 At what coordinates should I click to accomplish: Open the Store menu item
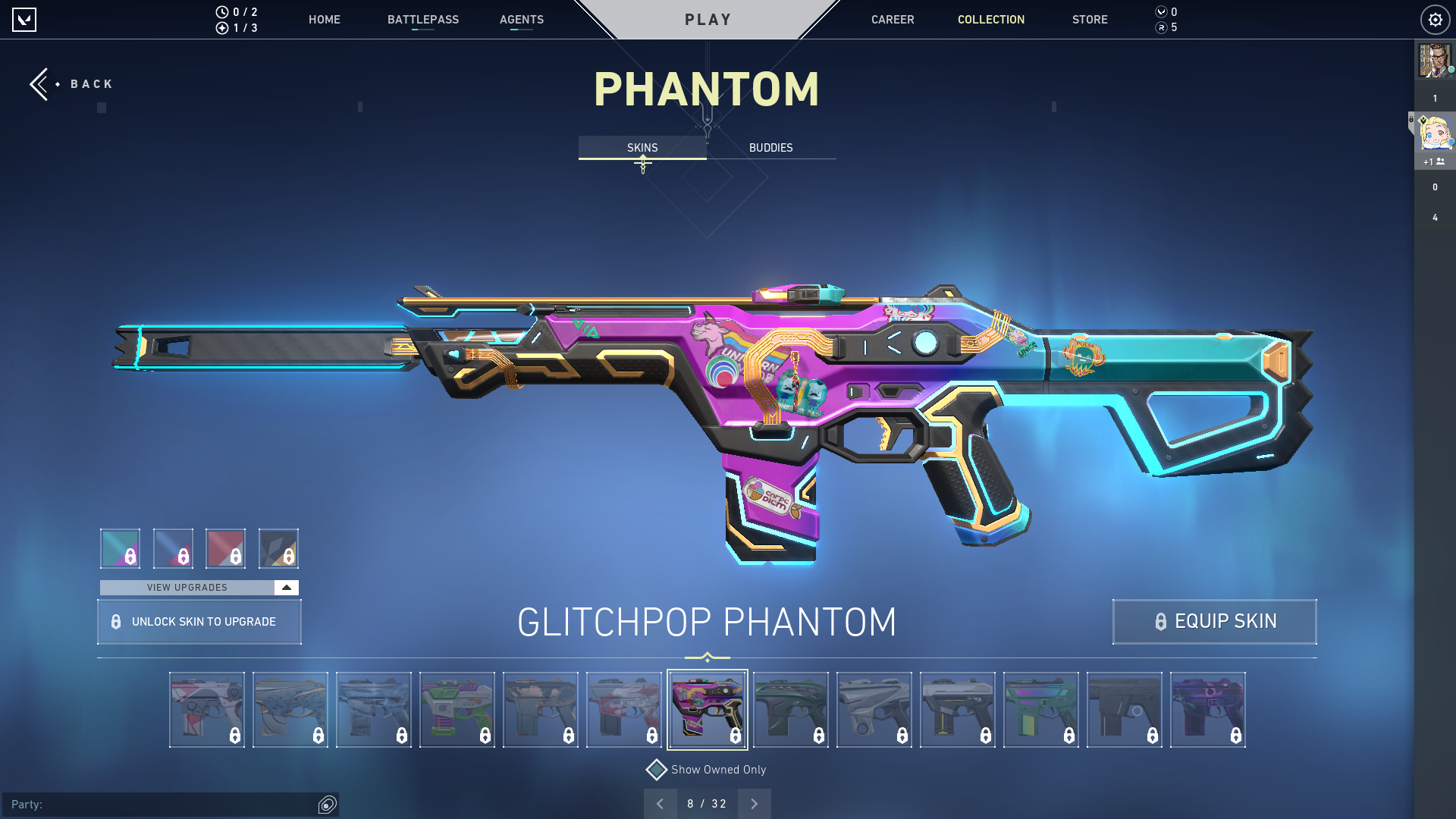pyautogui.click(x=1090, y=20)
